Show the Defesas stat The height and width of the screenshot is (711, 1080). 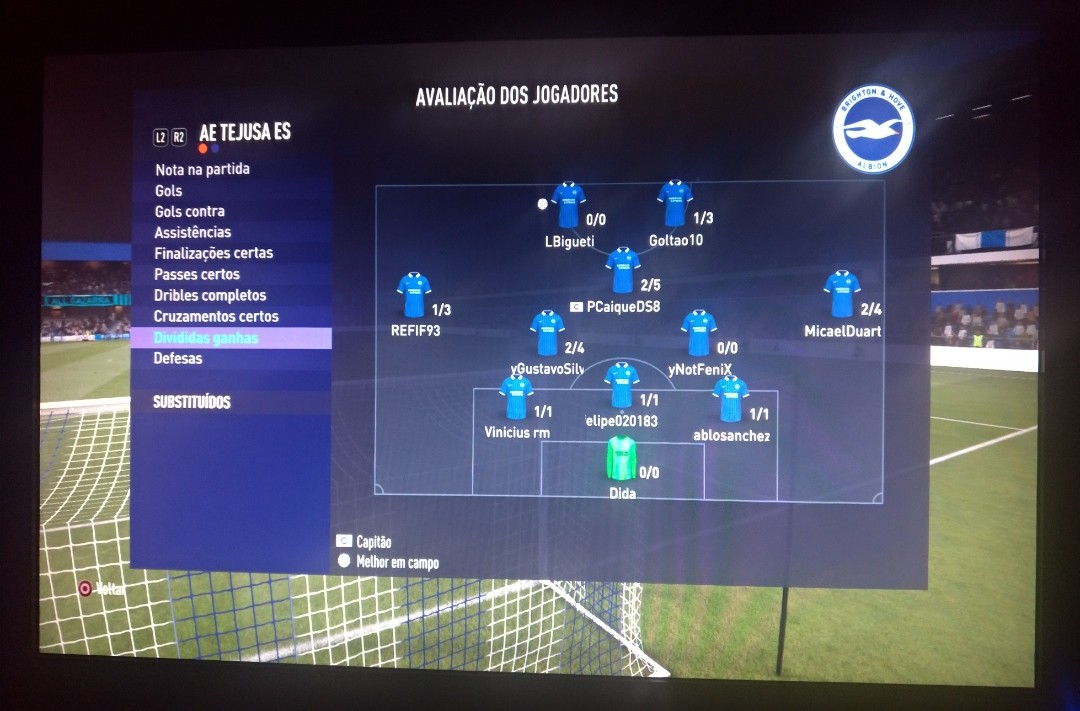(x=178, y=358)
